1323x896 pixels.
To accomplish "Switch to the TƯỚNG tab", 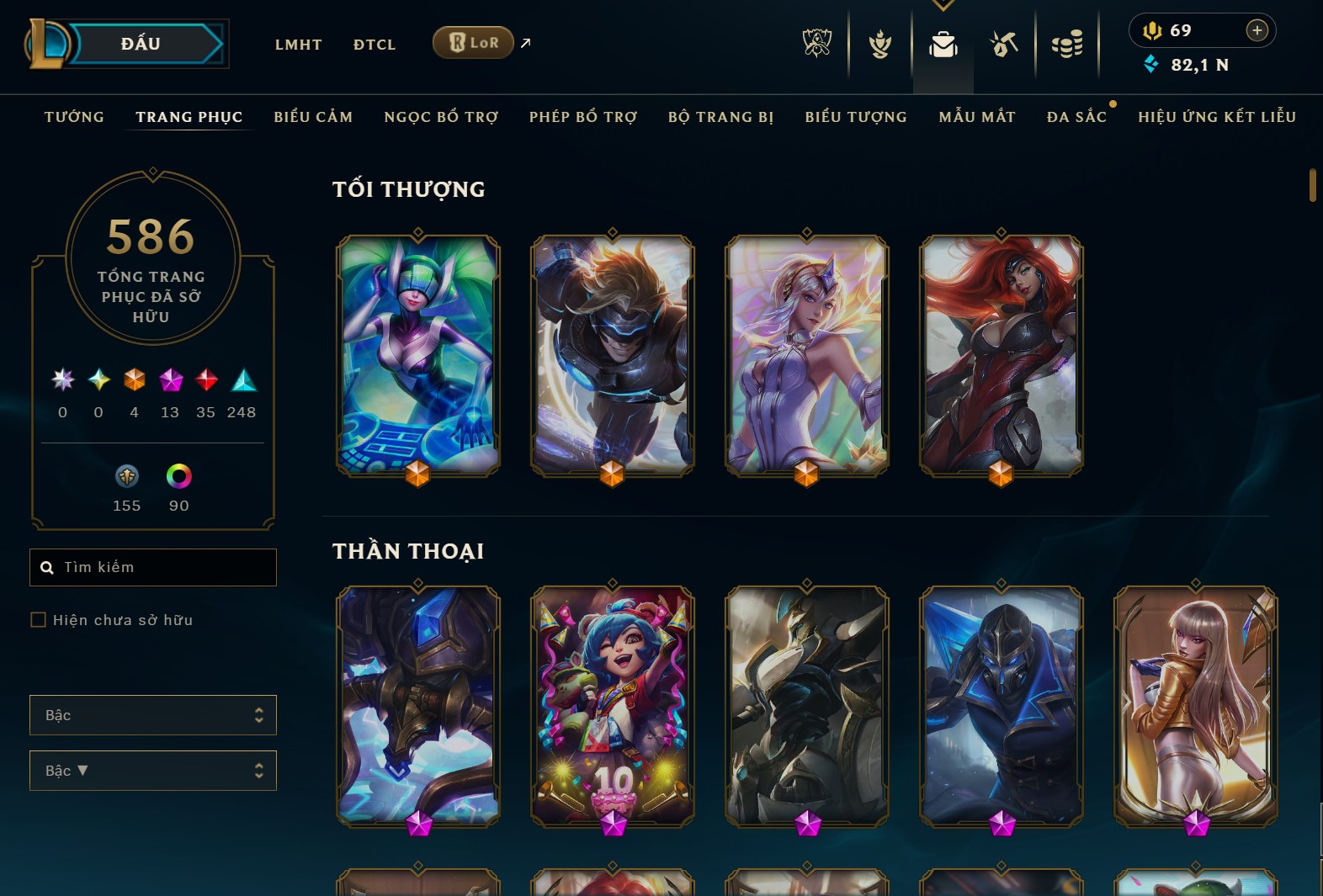I will (x=74, y=117).
